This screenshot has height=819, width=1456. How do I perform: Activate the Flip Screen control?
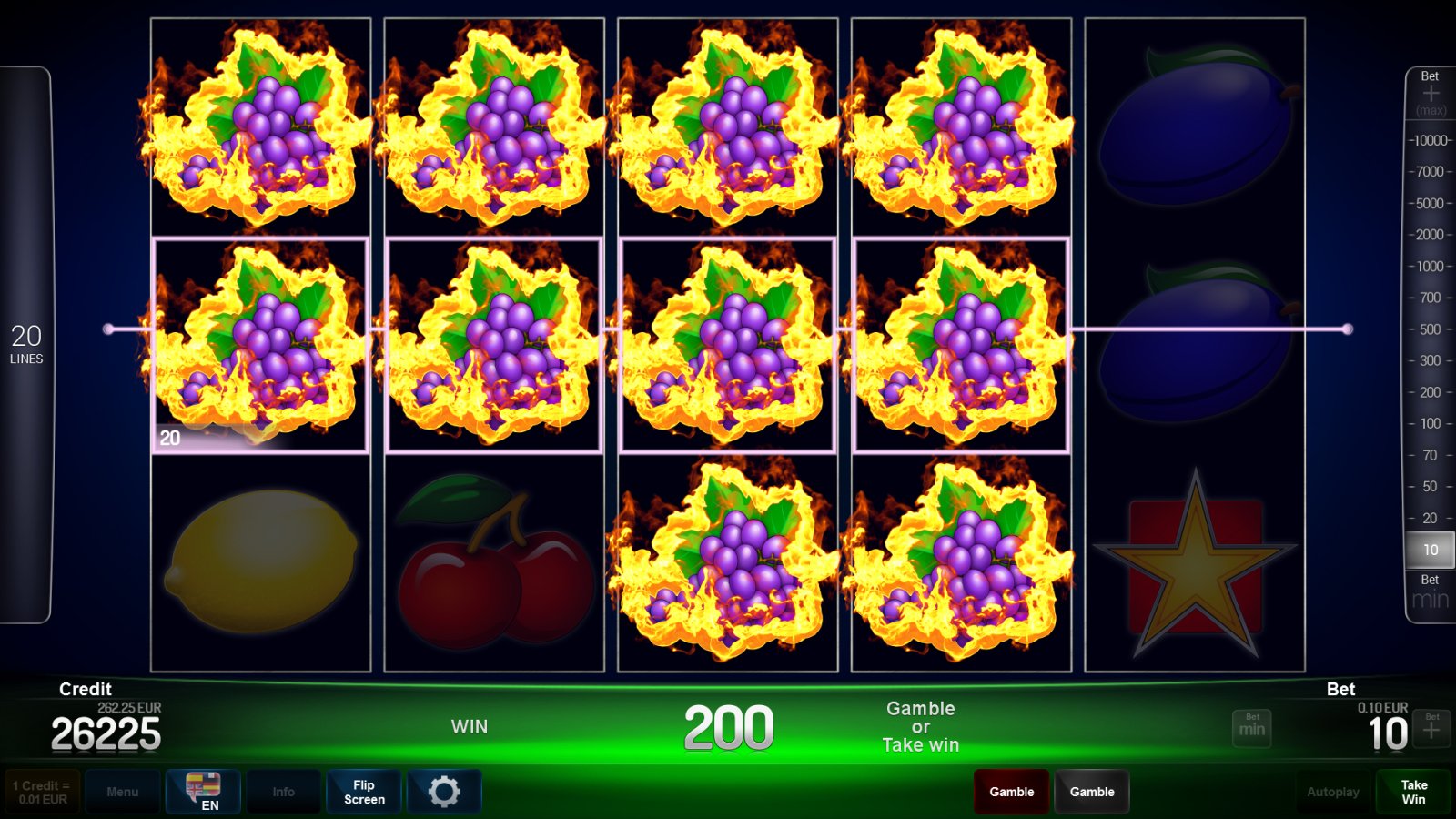[x=363, y=791]
